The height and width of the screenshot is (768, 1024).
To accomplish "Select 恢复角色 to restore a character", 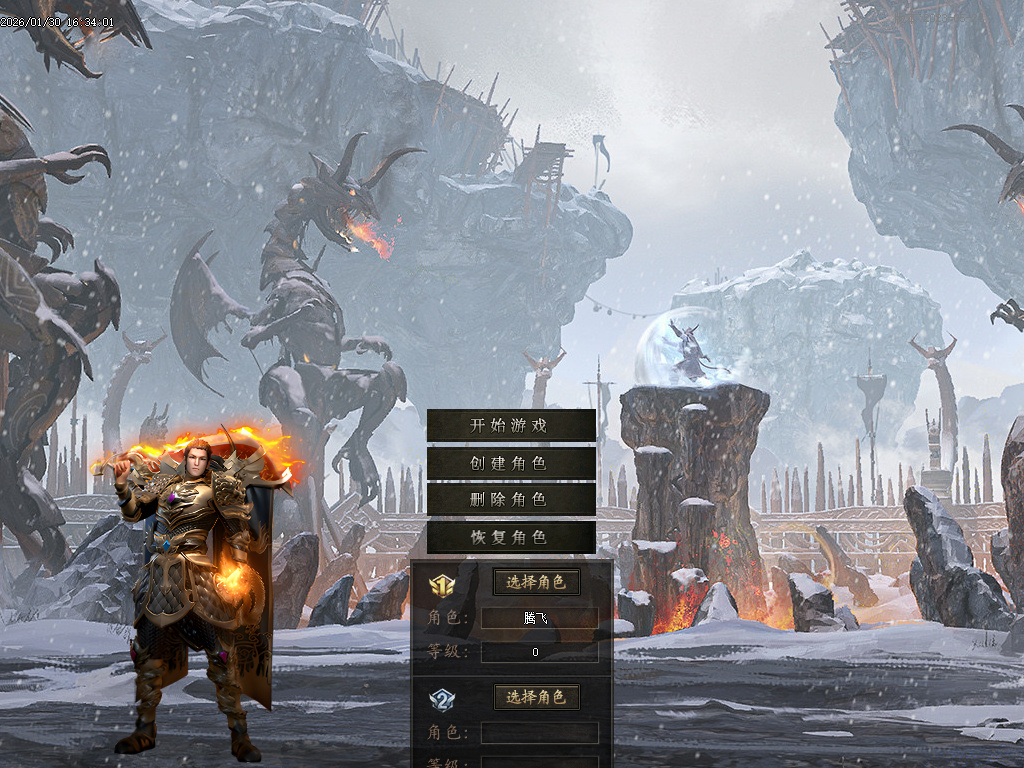I will 510,537.
